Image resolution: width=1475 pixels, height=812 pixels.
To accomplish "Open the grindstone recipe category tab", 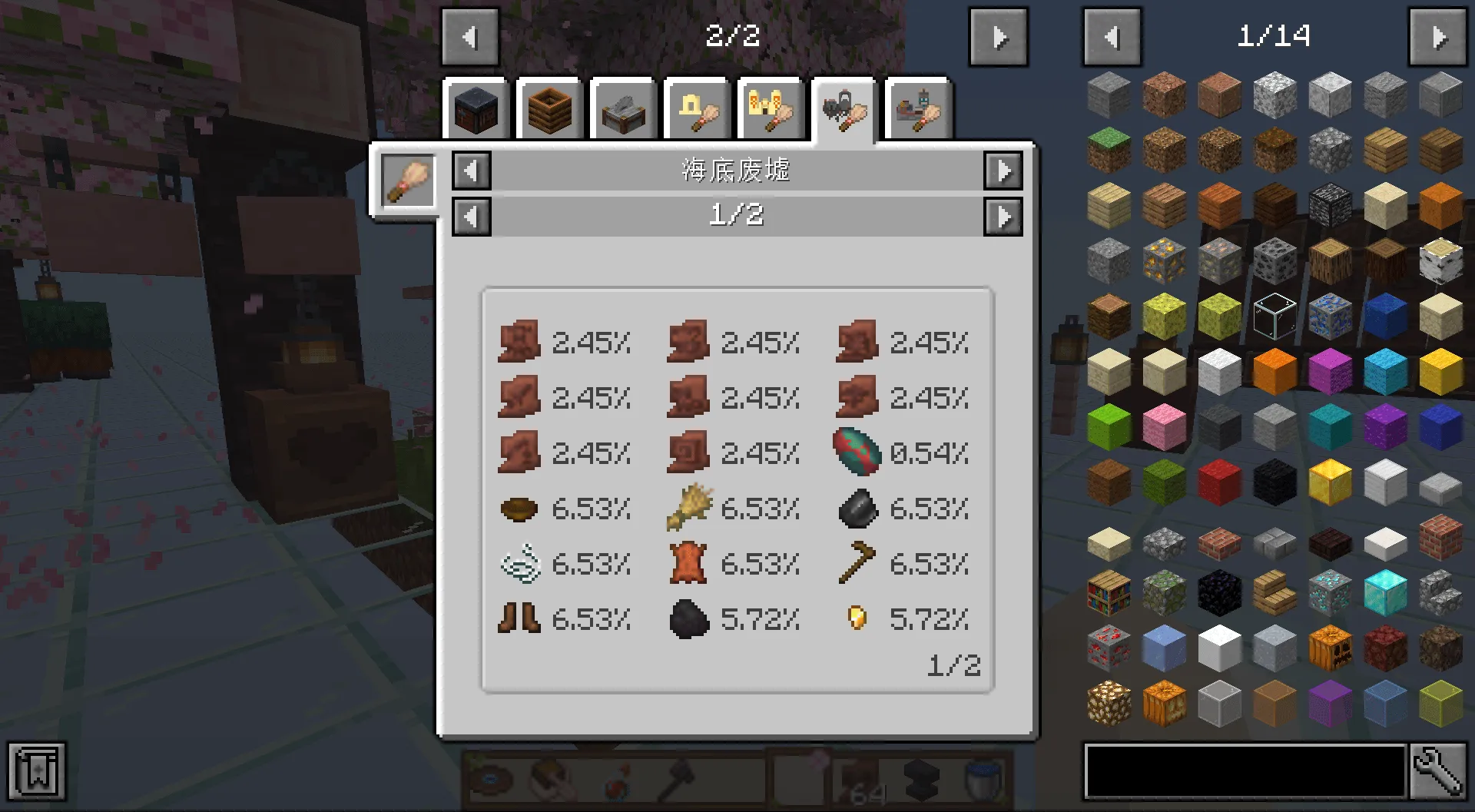I will [x=476, y=110].
